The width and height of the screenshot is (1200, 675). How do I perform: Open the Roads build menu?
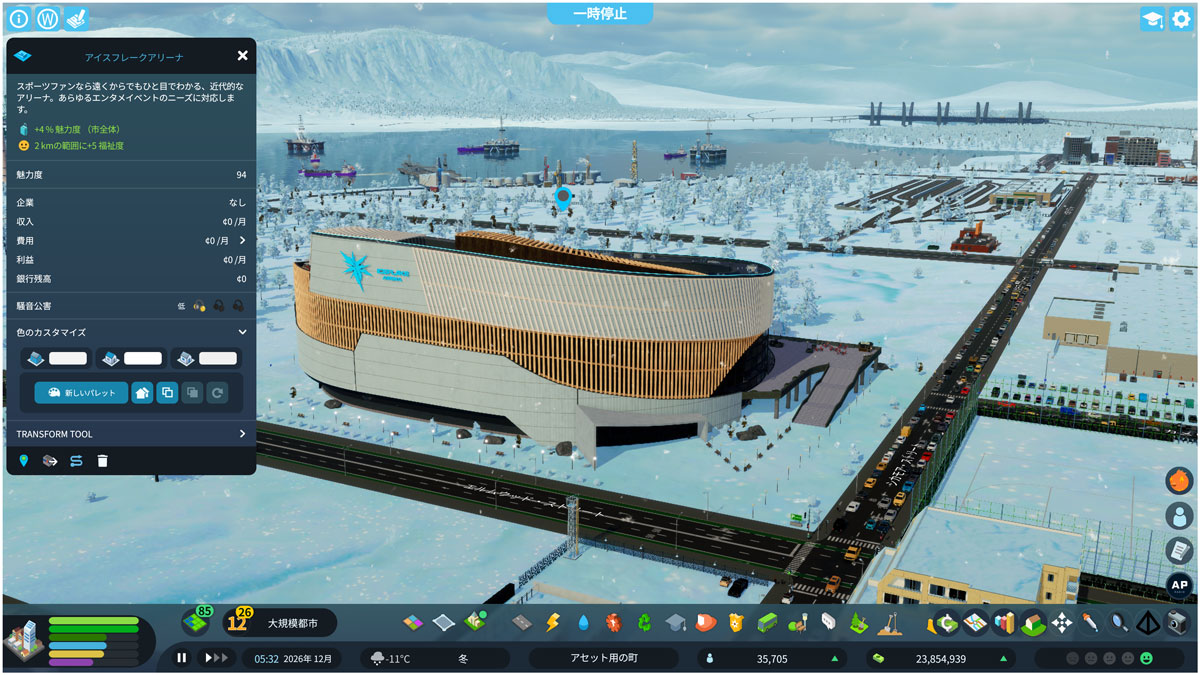click(521, 623)
